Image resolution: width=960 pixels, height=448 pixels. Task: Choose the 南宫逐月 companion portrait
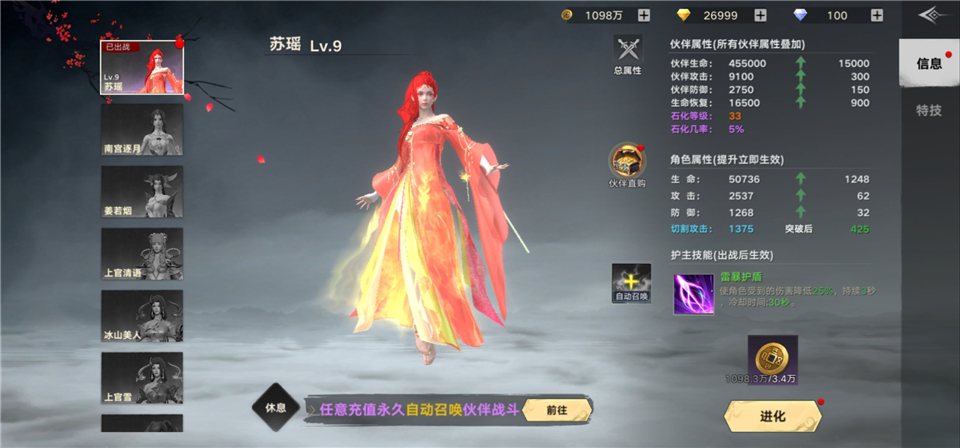142,130
